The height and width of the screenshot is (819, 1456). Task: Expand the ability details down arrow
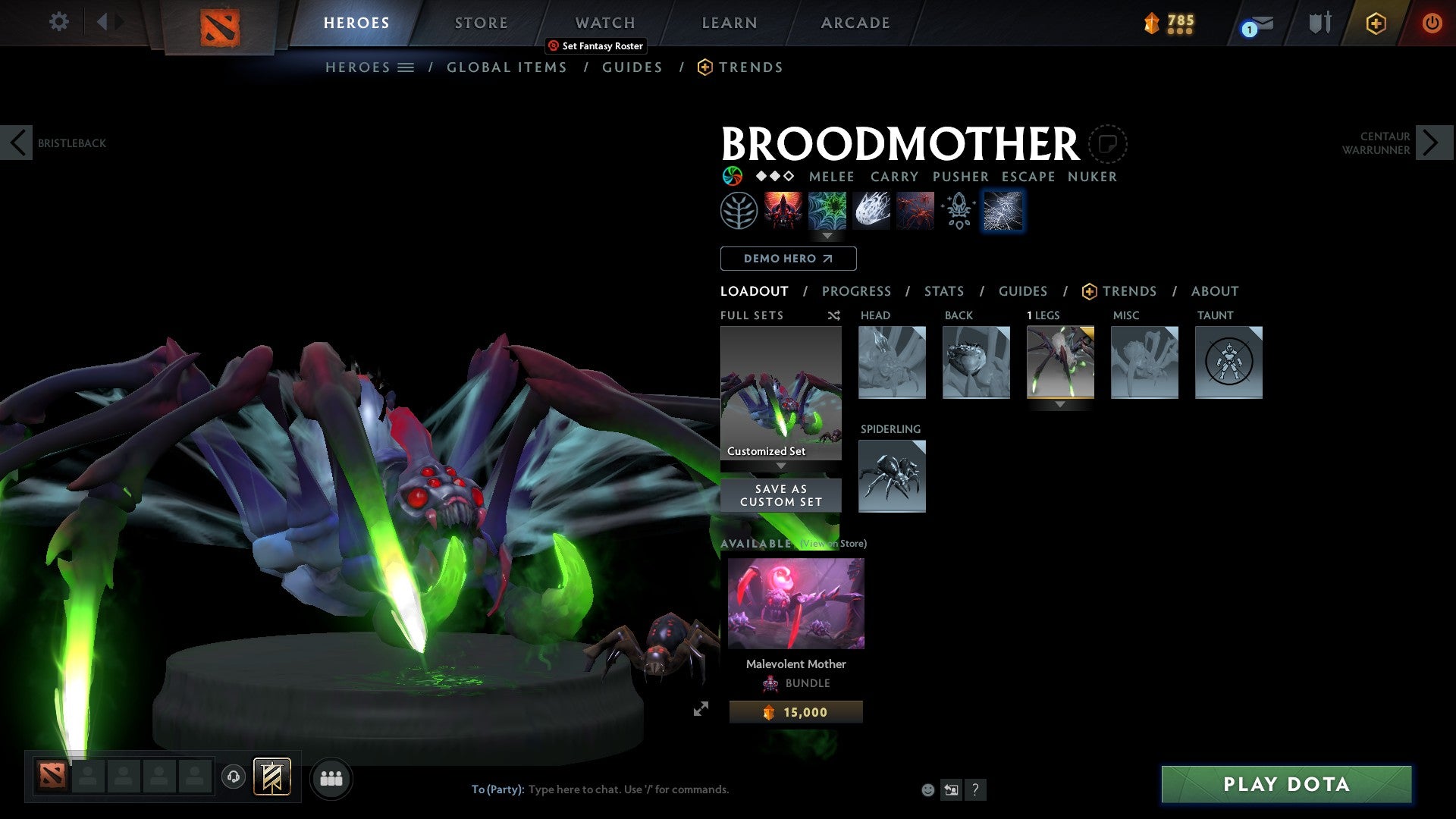(827, 236)
